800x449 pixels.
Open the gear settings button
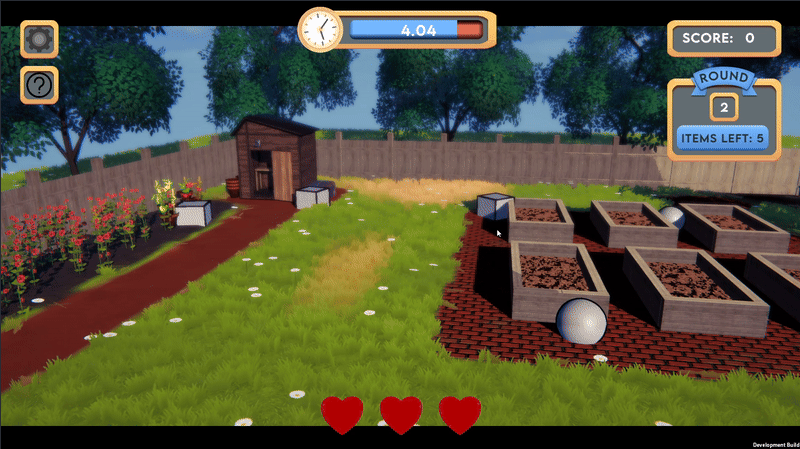[x=40, y=39]
